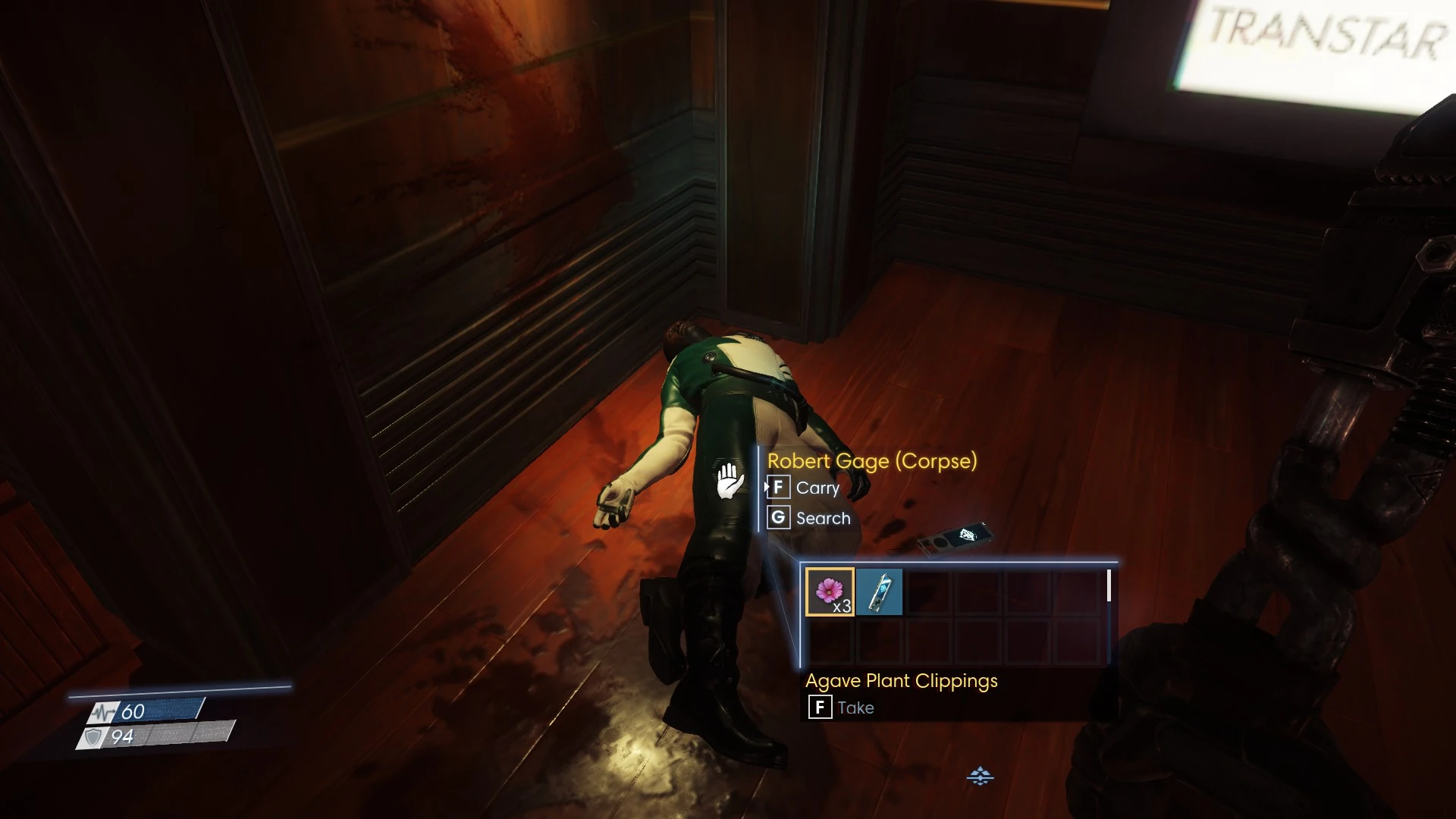Click the Take action text

855,708
